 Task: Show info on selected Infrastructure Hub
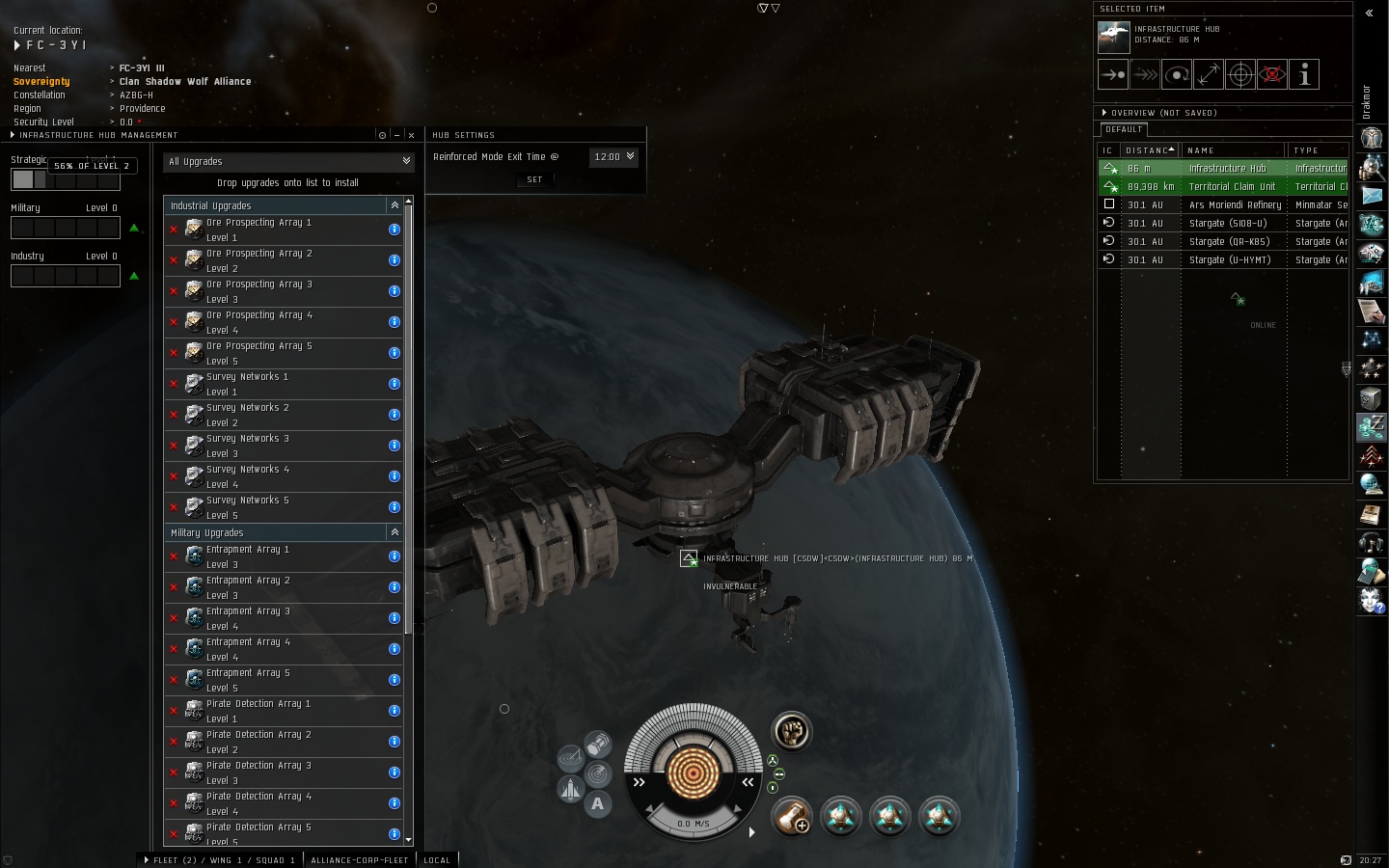click(x=1304, y=74)
